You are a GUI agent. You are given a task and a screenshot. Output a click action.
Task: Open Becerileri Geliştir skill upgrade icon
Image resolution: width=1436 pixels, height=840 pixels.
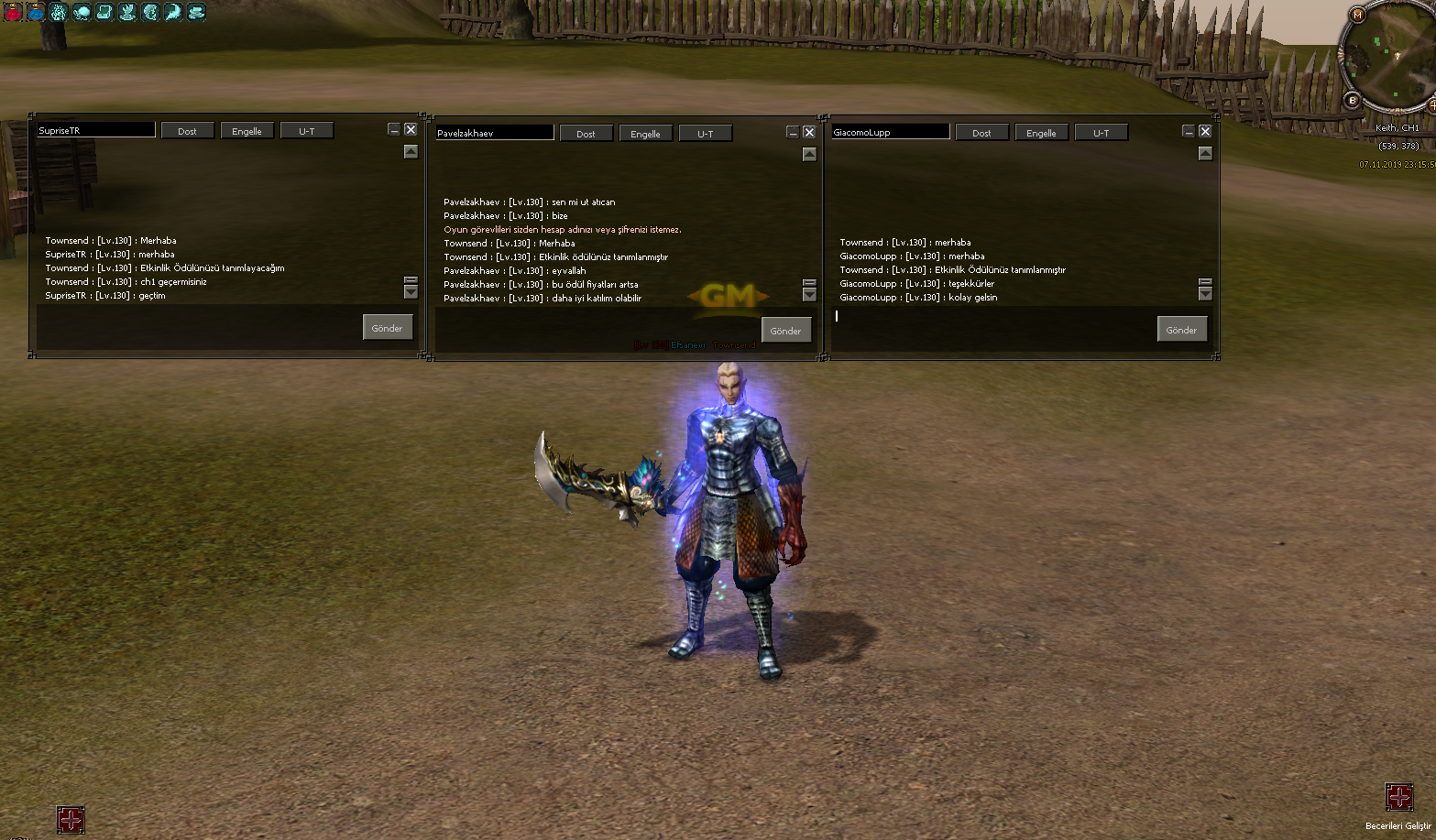[1398, 797]
